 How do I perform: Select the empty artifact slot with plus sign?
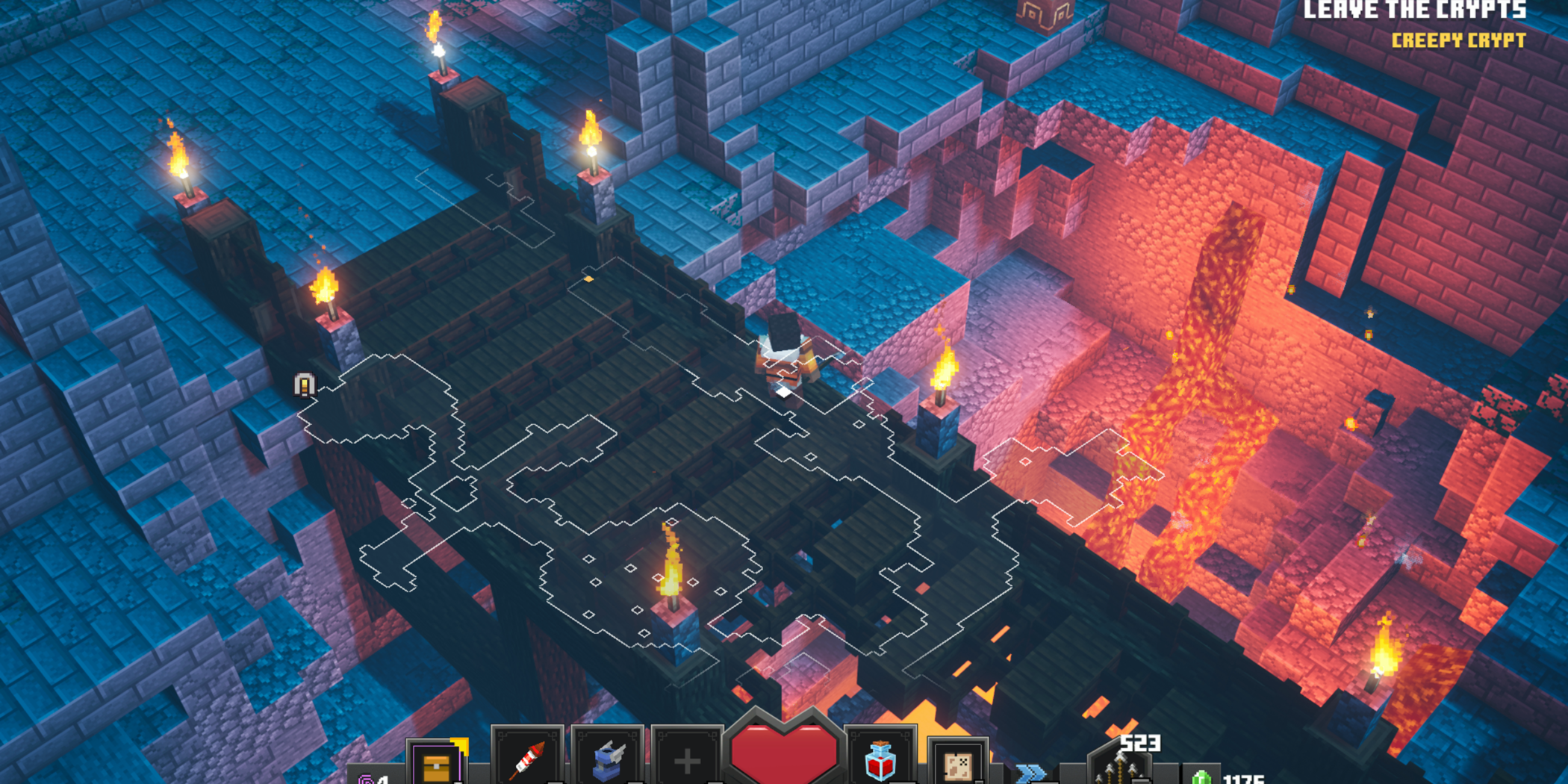tap(687, 760)
